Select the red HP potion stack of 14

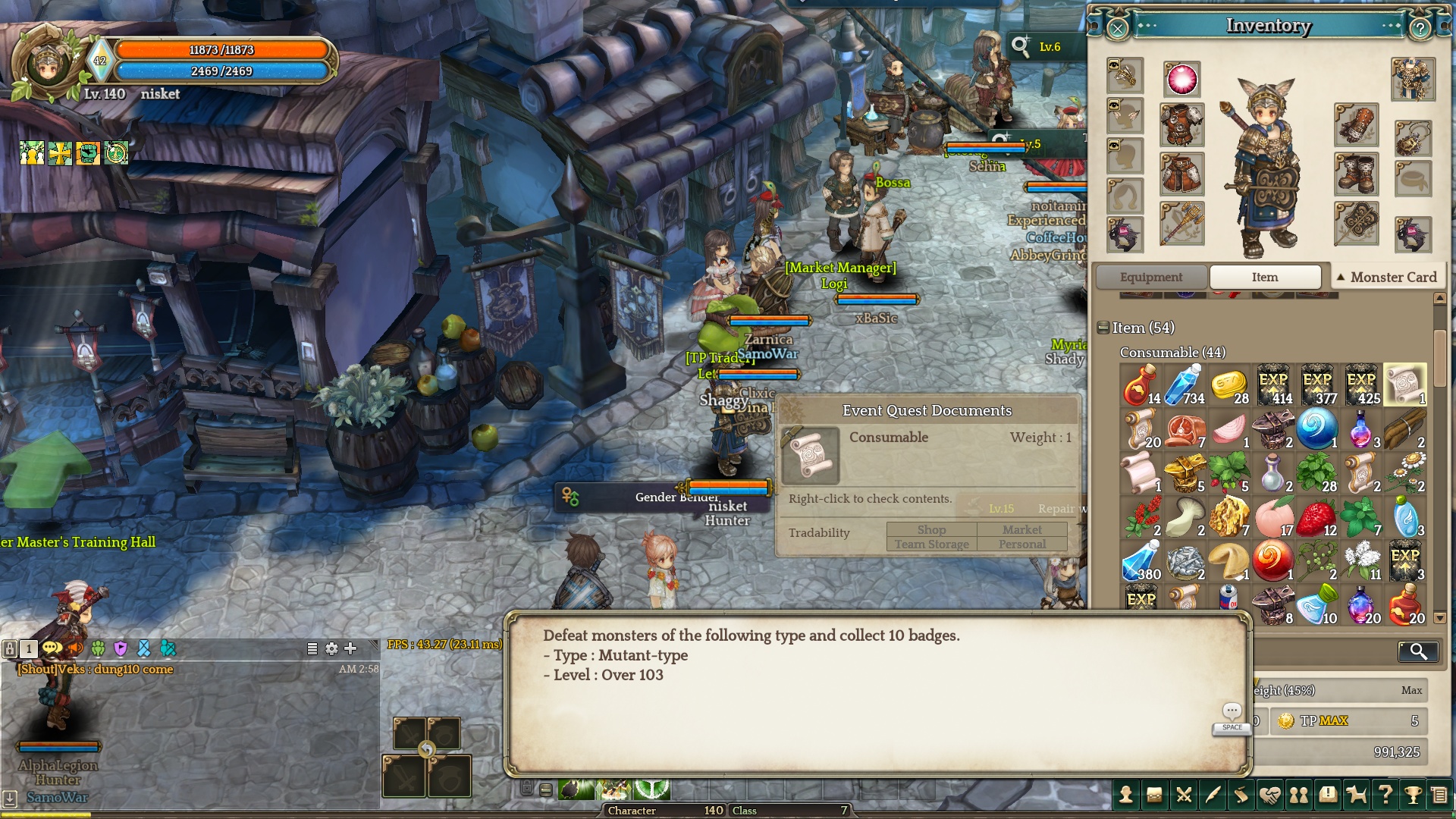click(1141, 384)
